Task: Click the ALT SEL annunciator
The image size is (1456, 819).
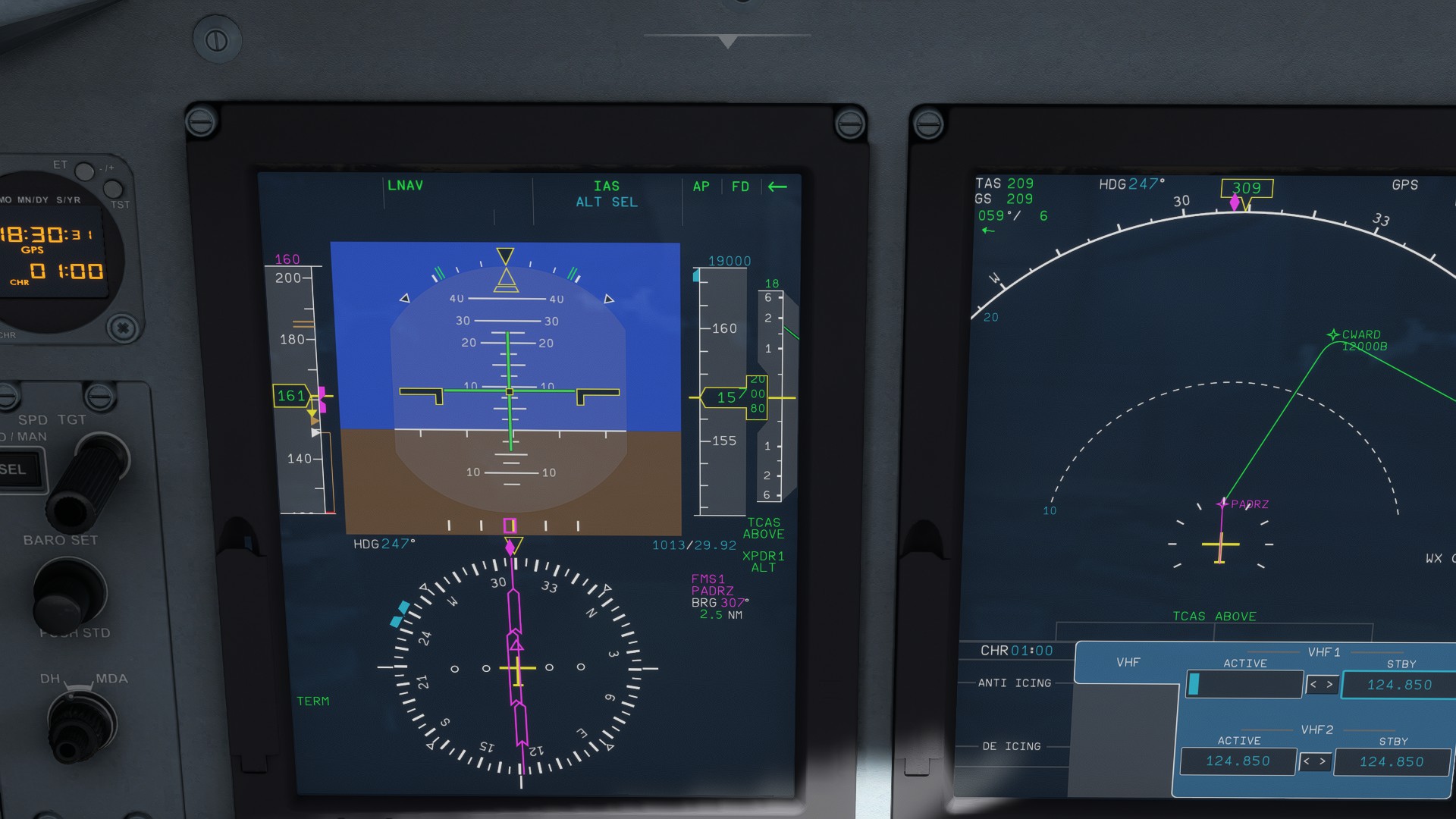Action: (607, 202)
